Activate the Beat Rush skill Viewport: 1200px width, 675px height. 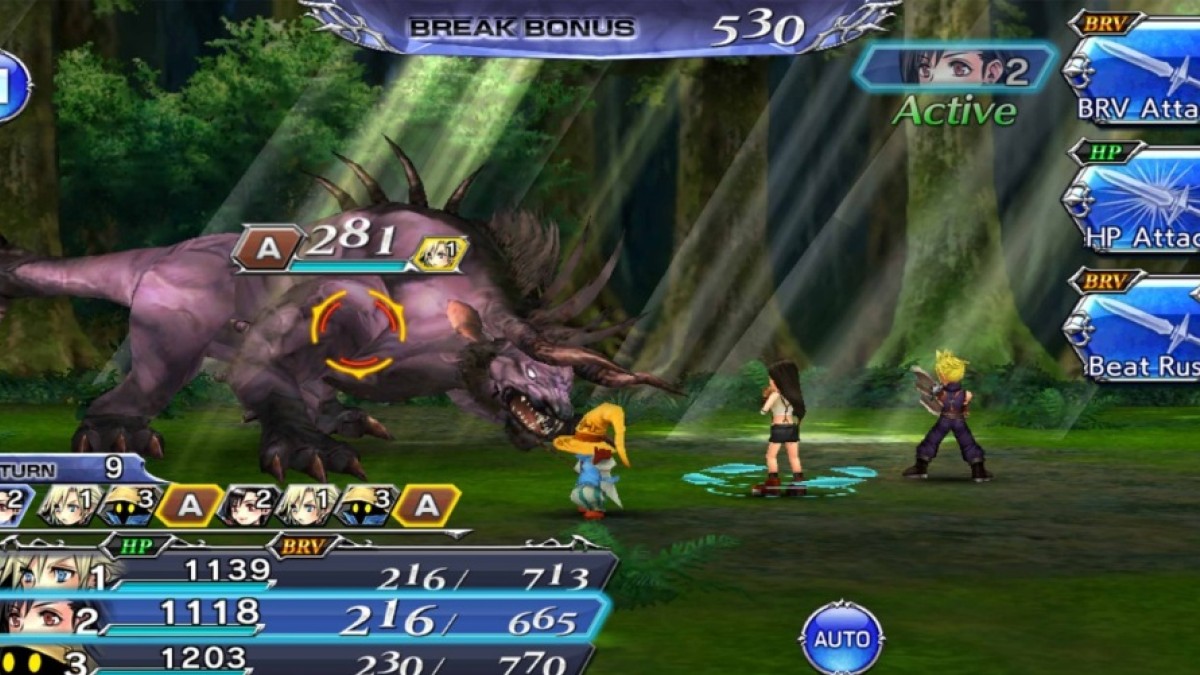[x=1135, y=335]
